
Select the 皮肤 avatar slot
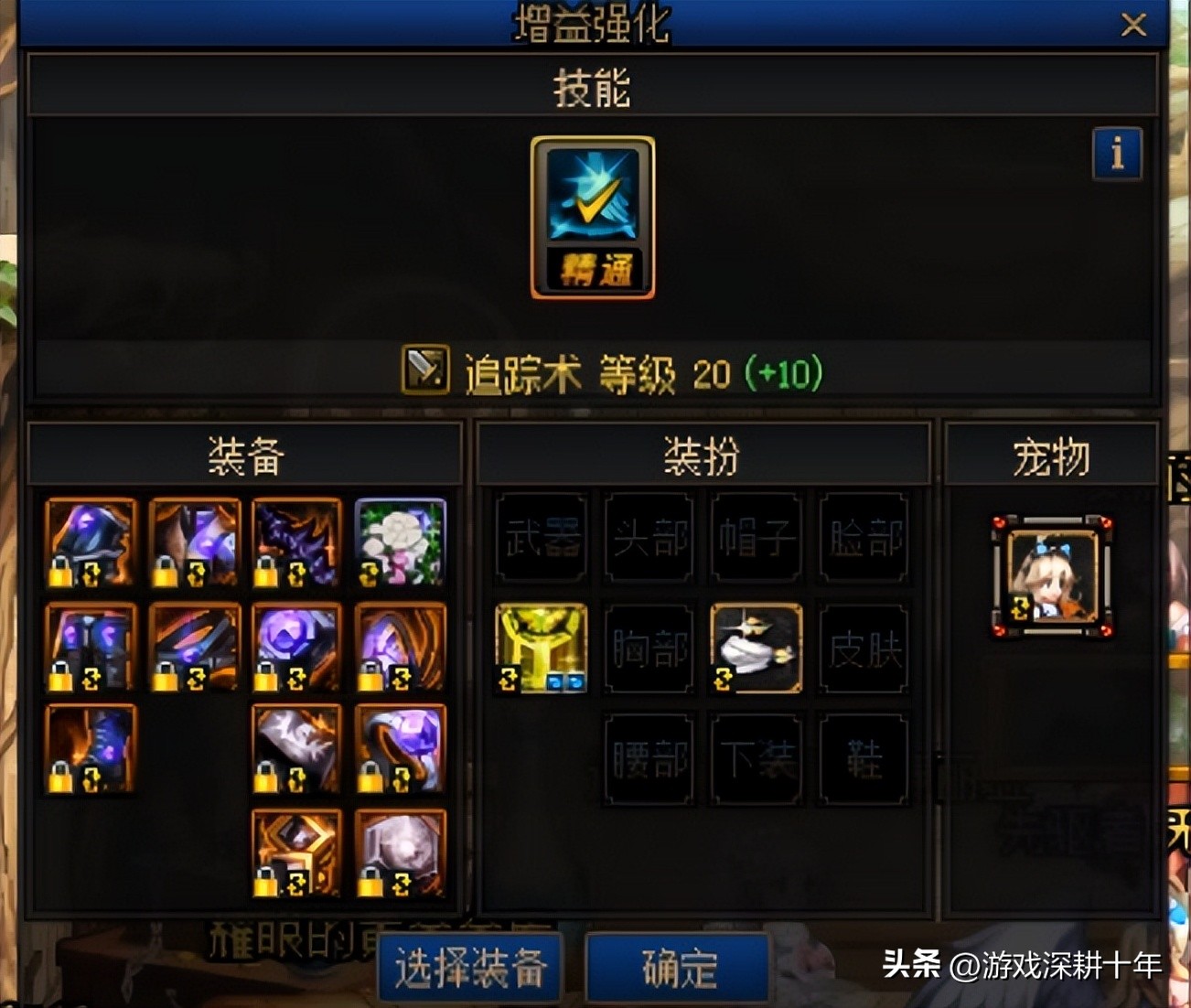tap(863, 649)
